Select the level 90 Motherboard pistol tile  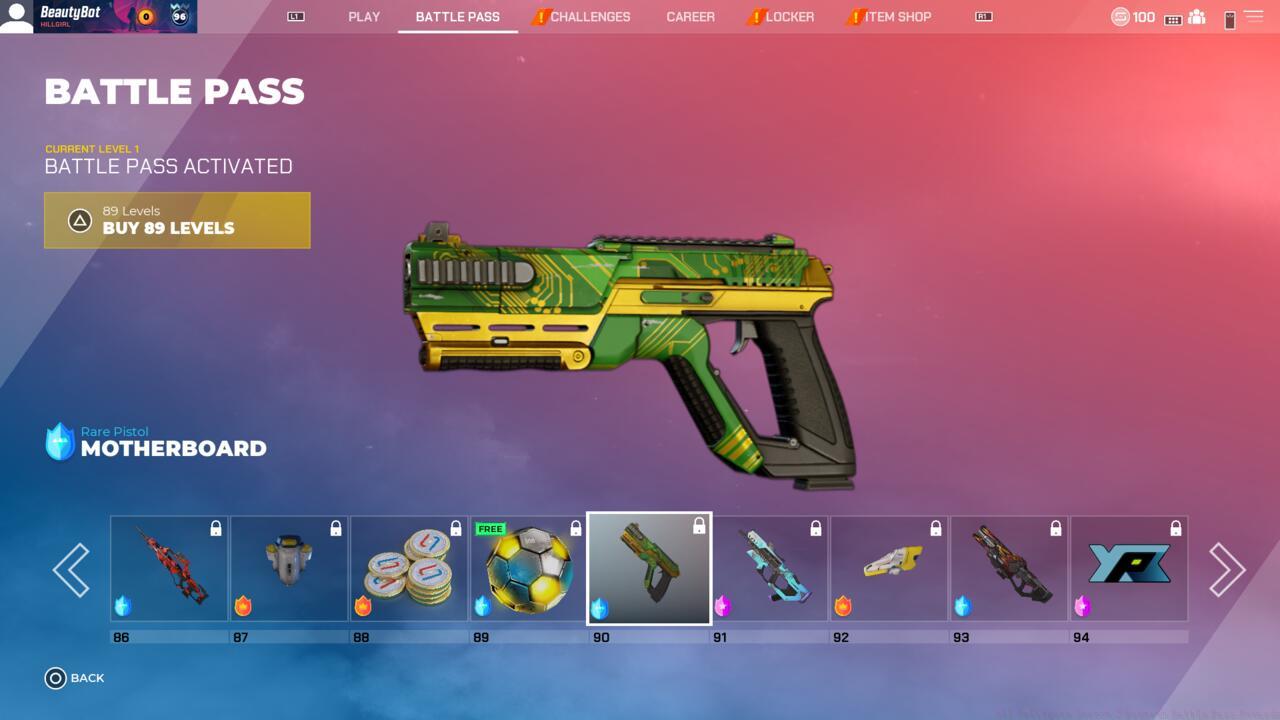[x=649, y=569]
